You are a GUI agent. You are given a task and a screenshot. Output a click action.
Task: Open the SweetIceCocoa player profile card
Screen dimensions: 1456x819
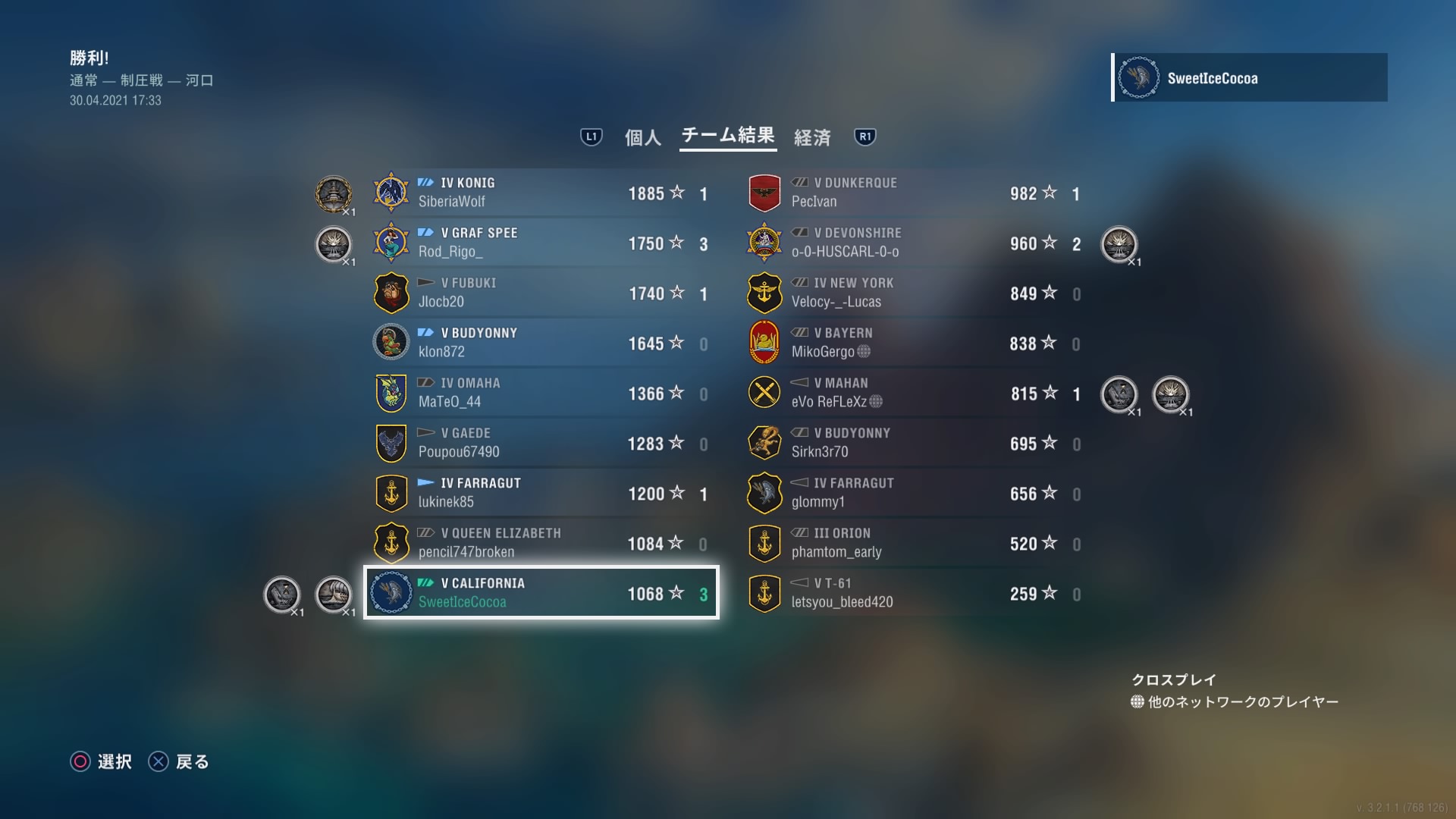(1250, 77)
